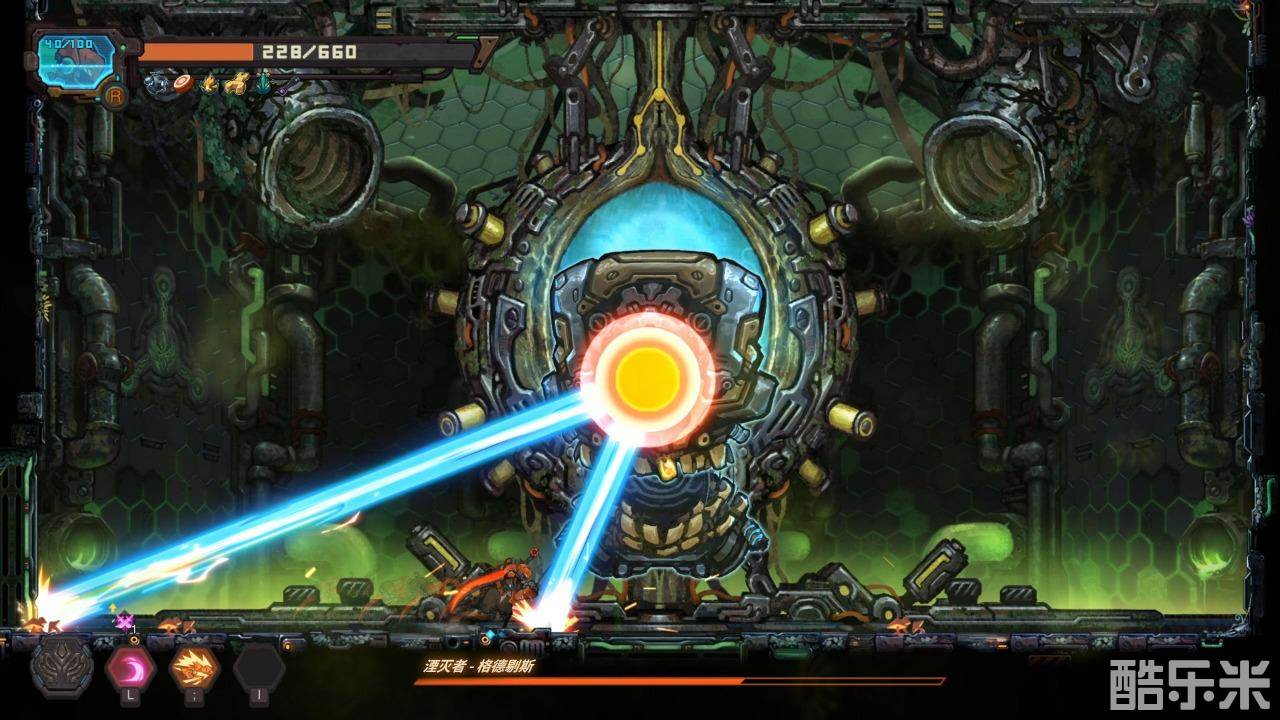
Task: Select the purple weapon buff icon
Action: tap(287, 86)
